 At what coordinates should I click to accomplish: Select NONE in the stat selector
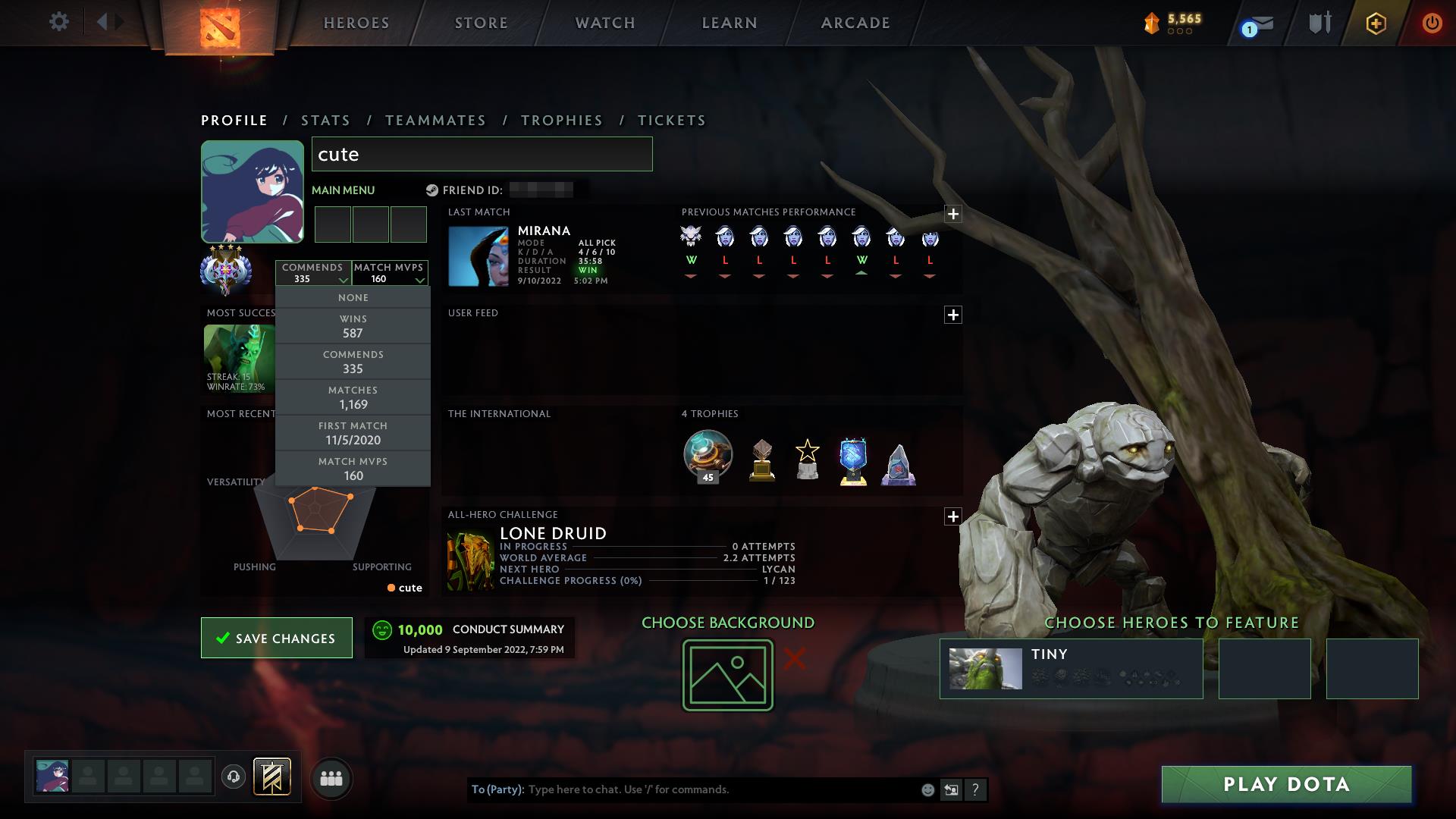click(353, 297)
